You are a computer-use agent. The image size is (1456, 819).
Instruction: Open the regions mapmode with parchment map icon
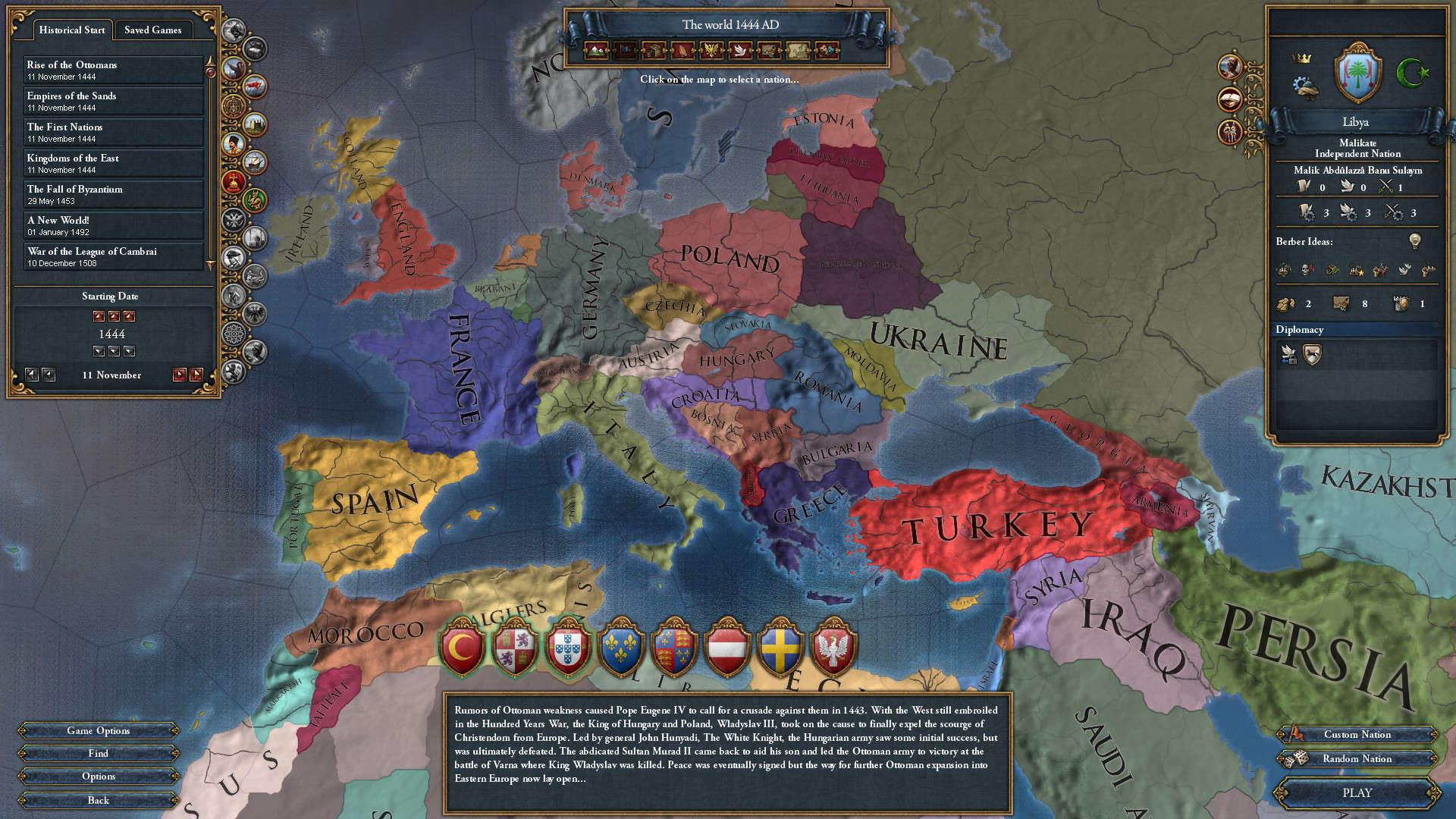point(797,51)
